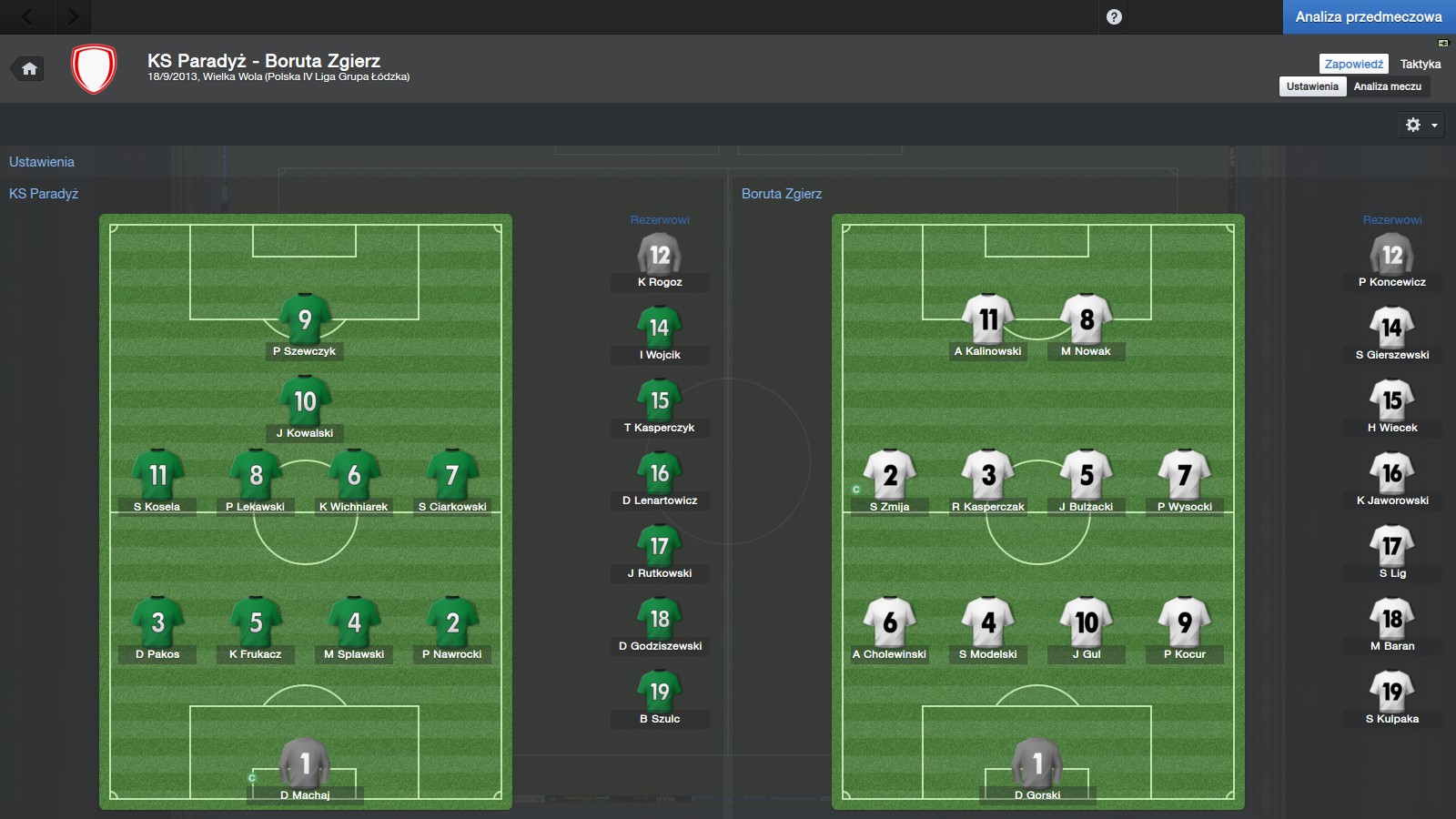The image size is (1456, 819).
Task: Choose substitute K Rogoz
Action: pos(660,257)
